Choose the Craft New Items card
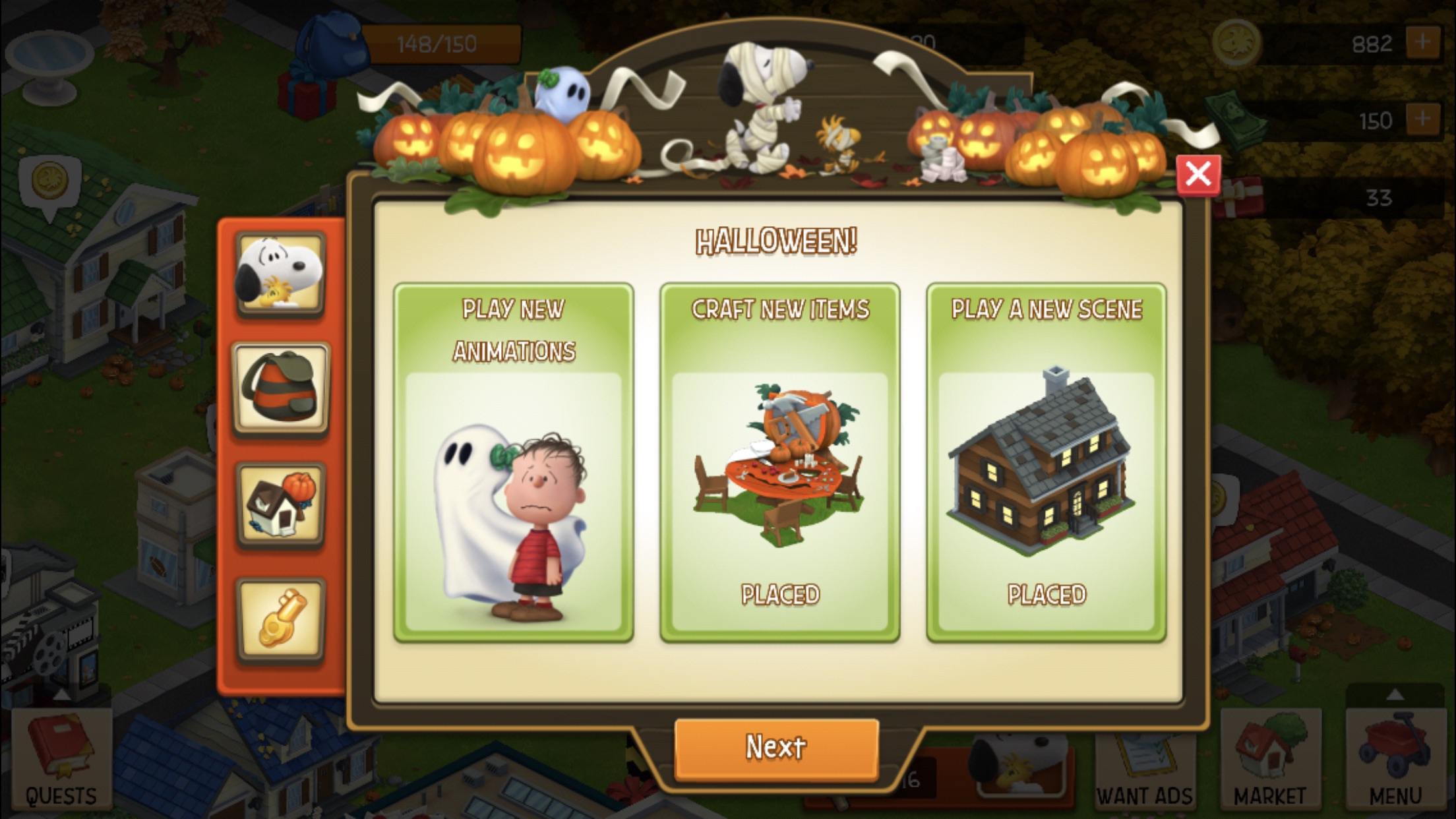This screenshot has width=1456, height=819. click(780, 463)
